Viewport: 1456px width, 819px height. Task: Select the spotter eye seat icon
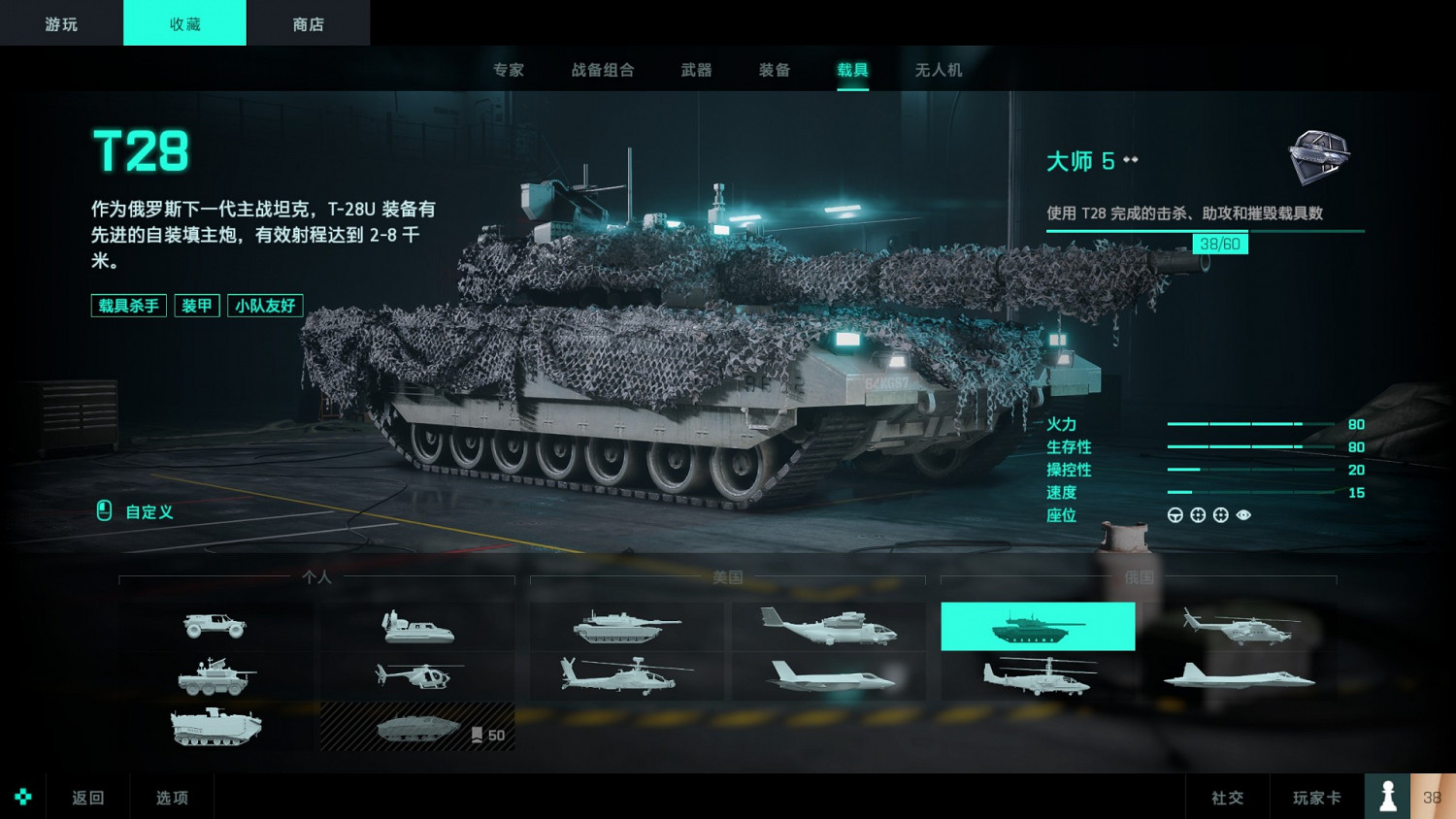tap(1244, 515)
